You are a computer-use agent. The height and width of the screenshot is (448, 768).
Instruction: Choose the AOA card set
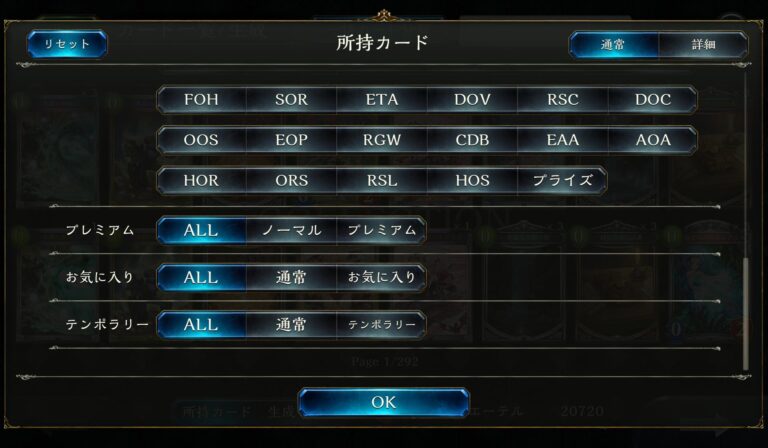point(653,140)
